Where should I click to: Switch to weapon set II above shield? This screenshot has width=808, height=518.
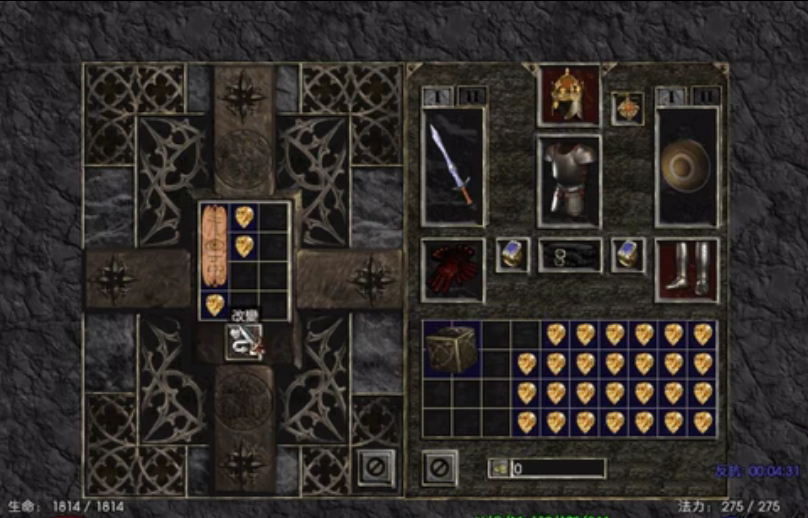[704, 96]
